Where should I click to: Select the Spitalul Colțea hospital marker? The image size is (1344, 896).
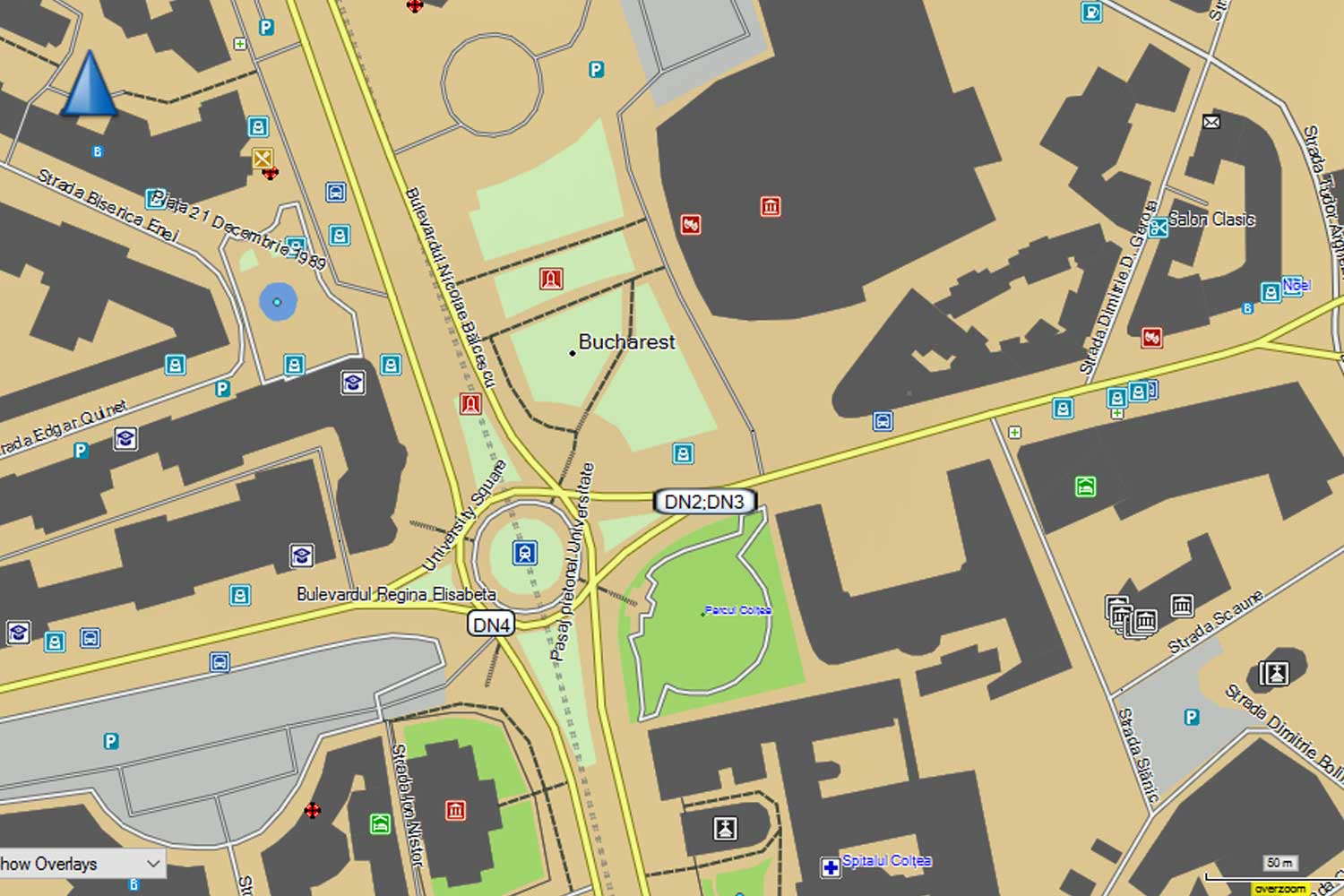click(831, 866)
